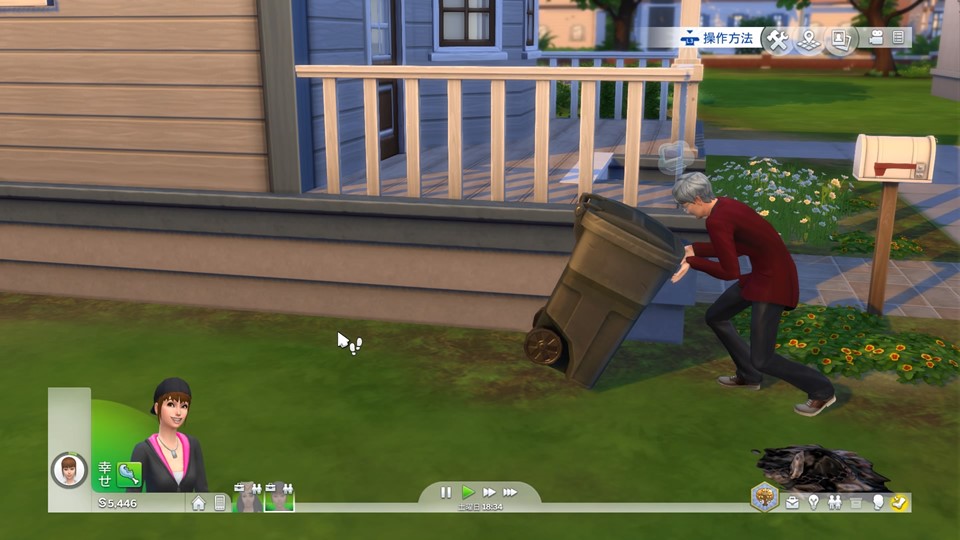Open the skills lightbulb panel
Viewport: 960px width, 540px height.
coord(813,502)
